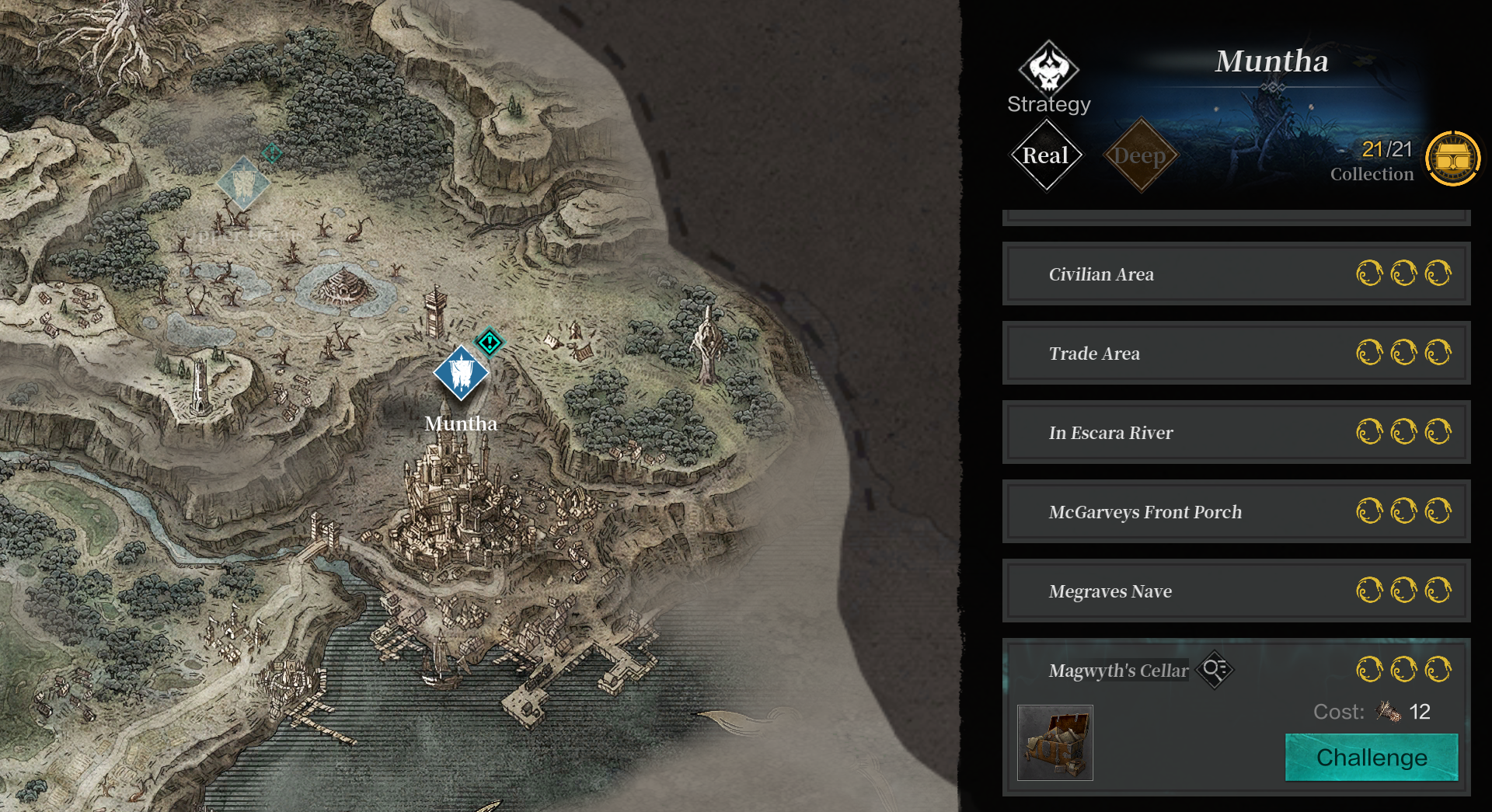Open the Magwyth's Cellar enemy info icon

click(1215, 670)
